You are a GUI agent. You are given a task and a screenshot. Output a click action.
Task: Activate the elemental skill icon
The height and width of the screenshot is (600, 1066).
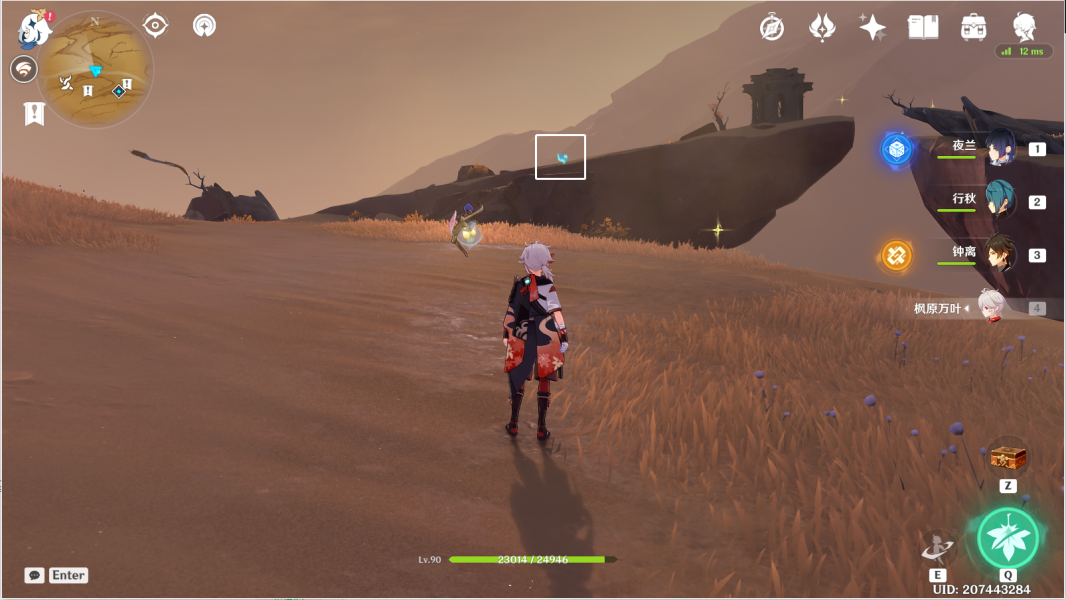coord(938,546)
